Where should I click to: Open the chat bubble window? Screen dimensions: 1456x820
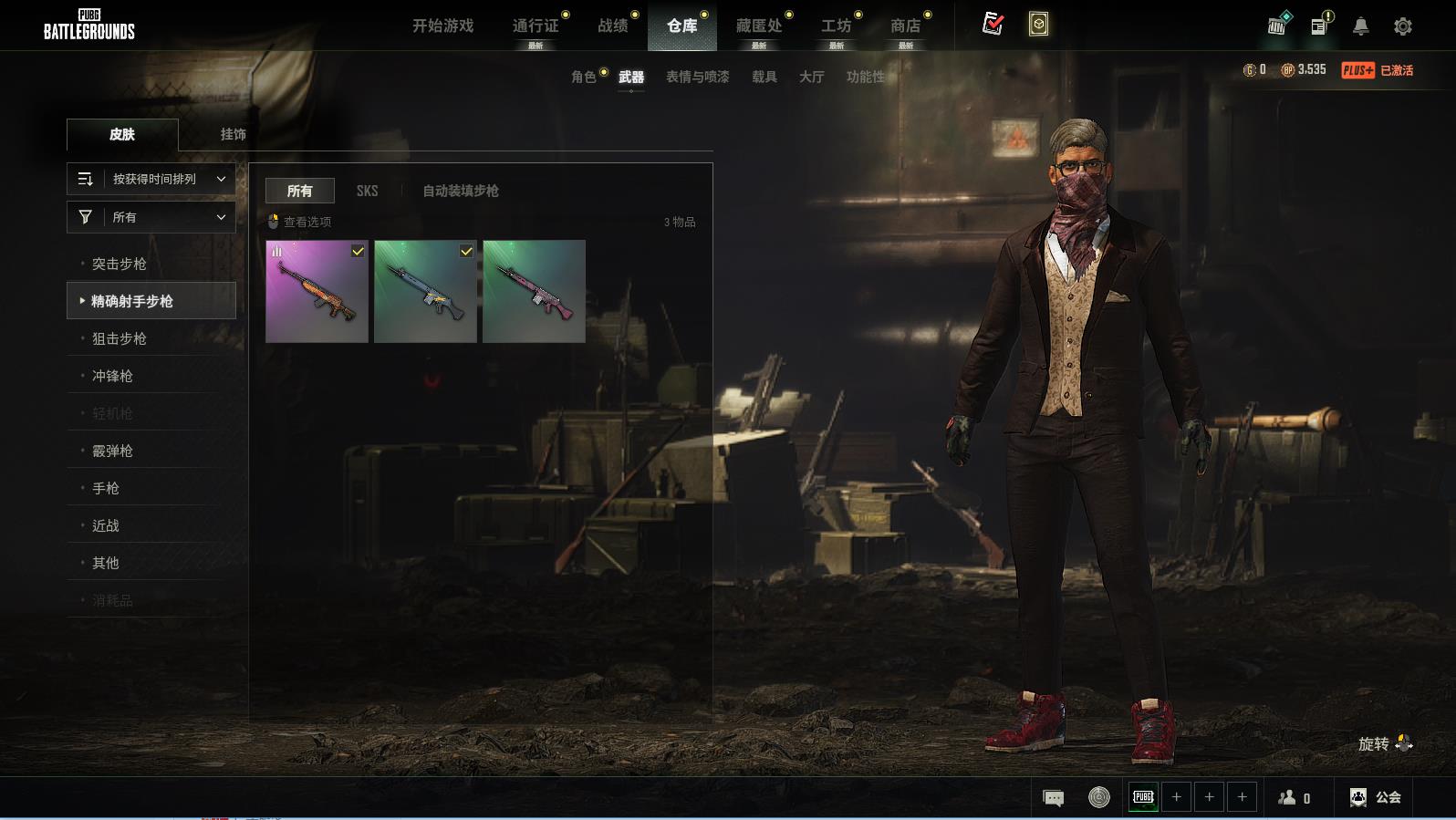1053,798
